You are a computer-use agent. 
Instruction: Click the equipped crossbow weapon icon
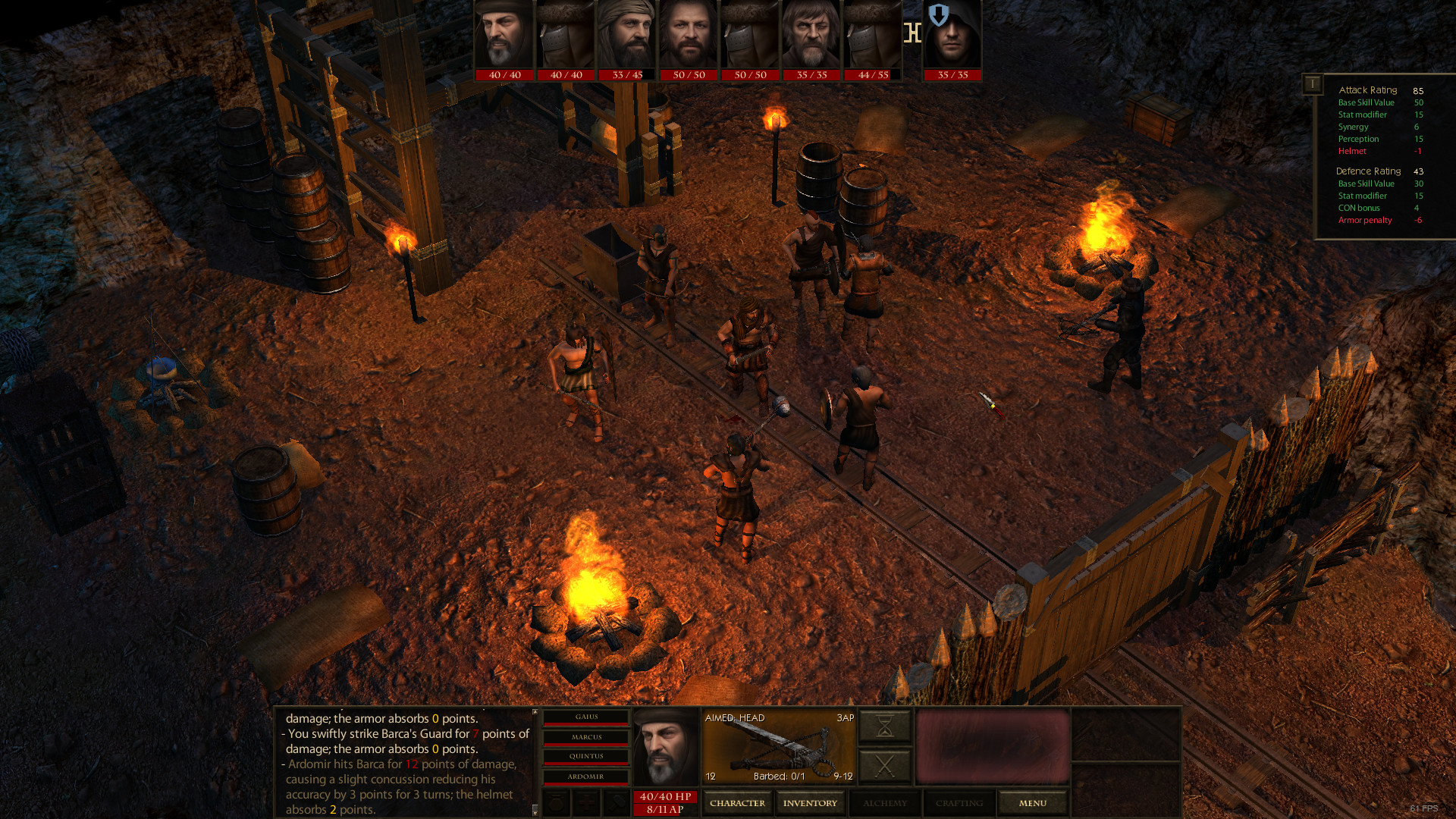pyautogui.click(x=777, y=747)
